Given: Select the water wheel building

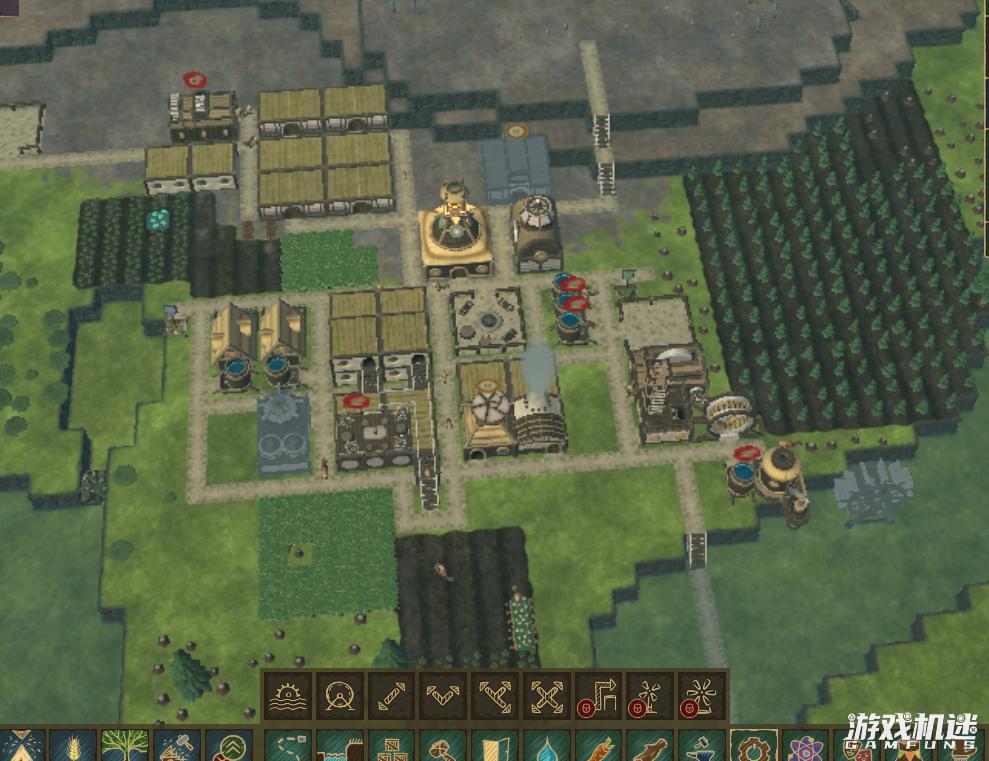Looking at the screenshot, I should (x=287, y=696).
